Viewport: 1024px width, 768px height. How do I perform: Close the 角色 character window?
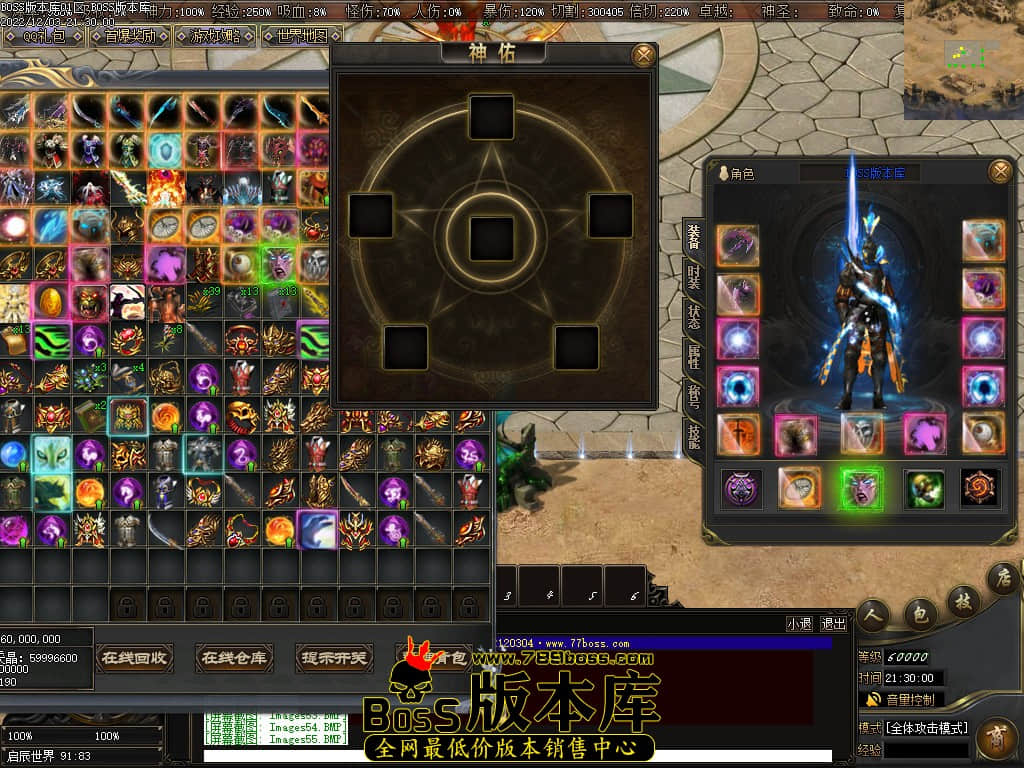[999, 172]
